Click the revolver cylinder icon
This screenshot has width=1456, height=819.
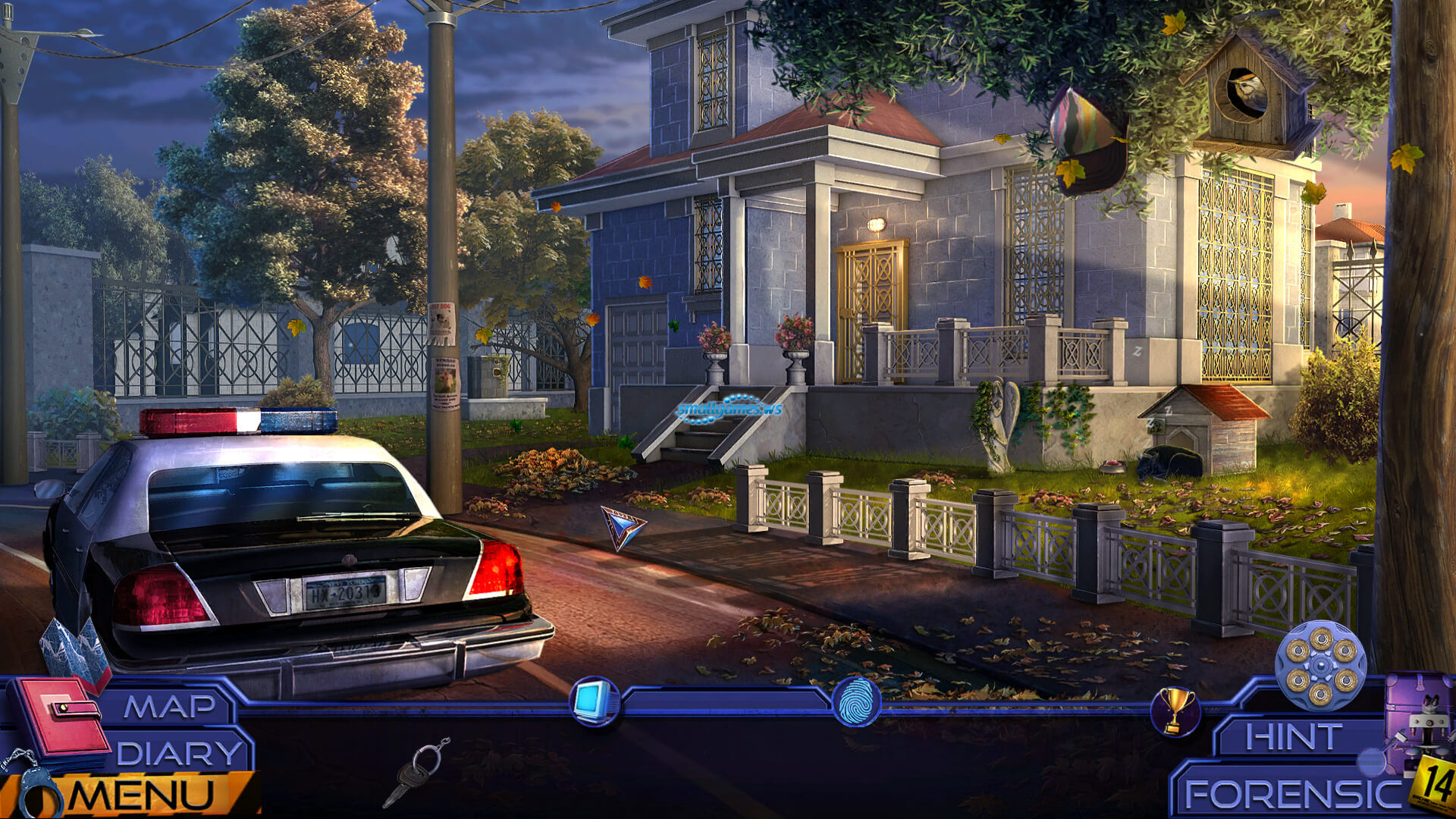pyautogui.click(x=1320, y=665)
